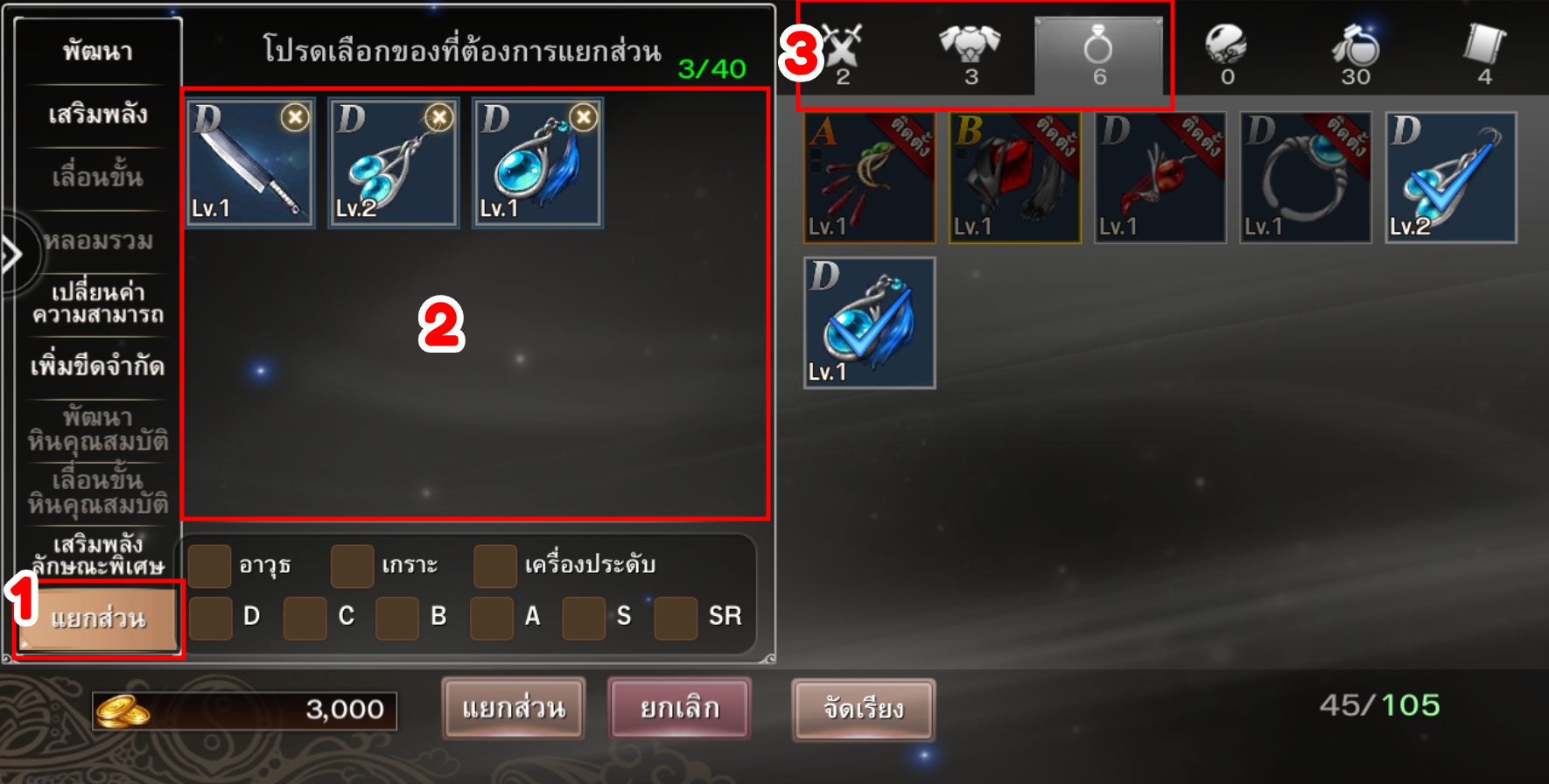The image size is (1549, 784).
Task: Tick the อาวุธ filter checkbox
Action: (x=210, y=566)
